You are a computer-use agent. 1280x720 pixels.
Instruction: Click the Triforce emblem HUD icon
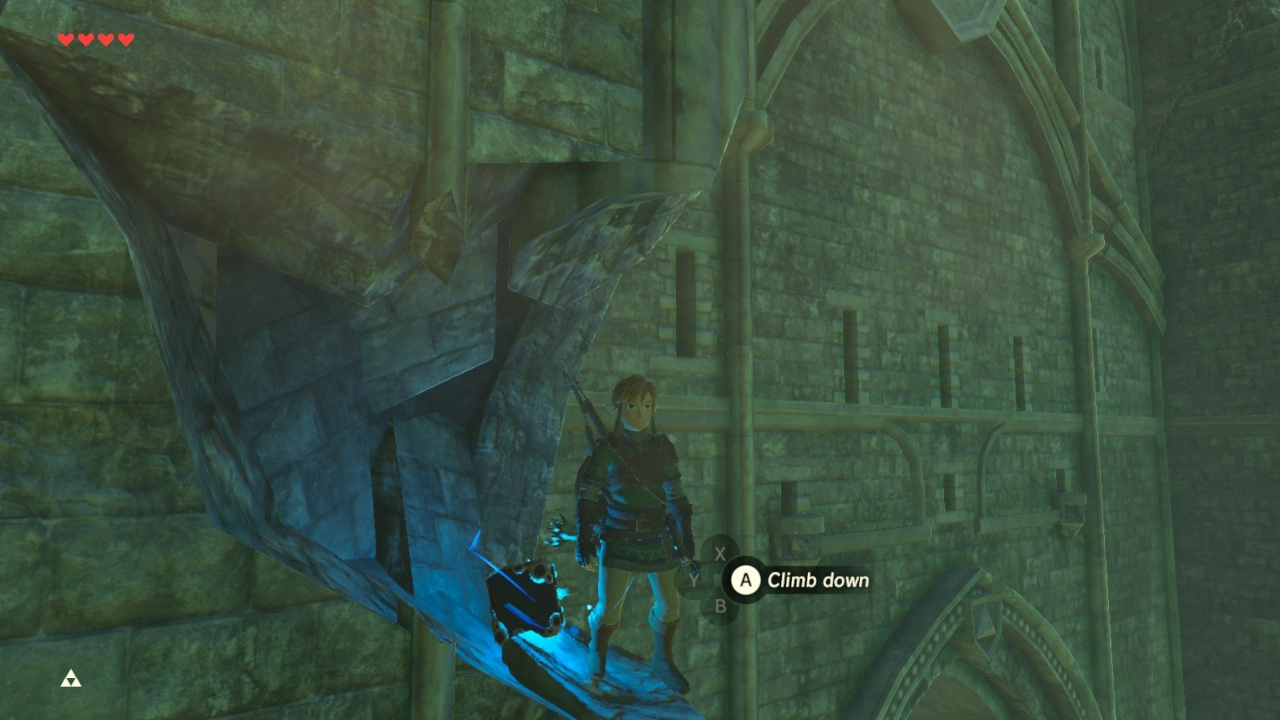point(71,679)
